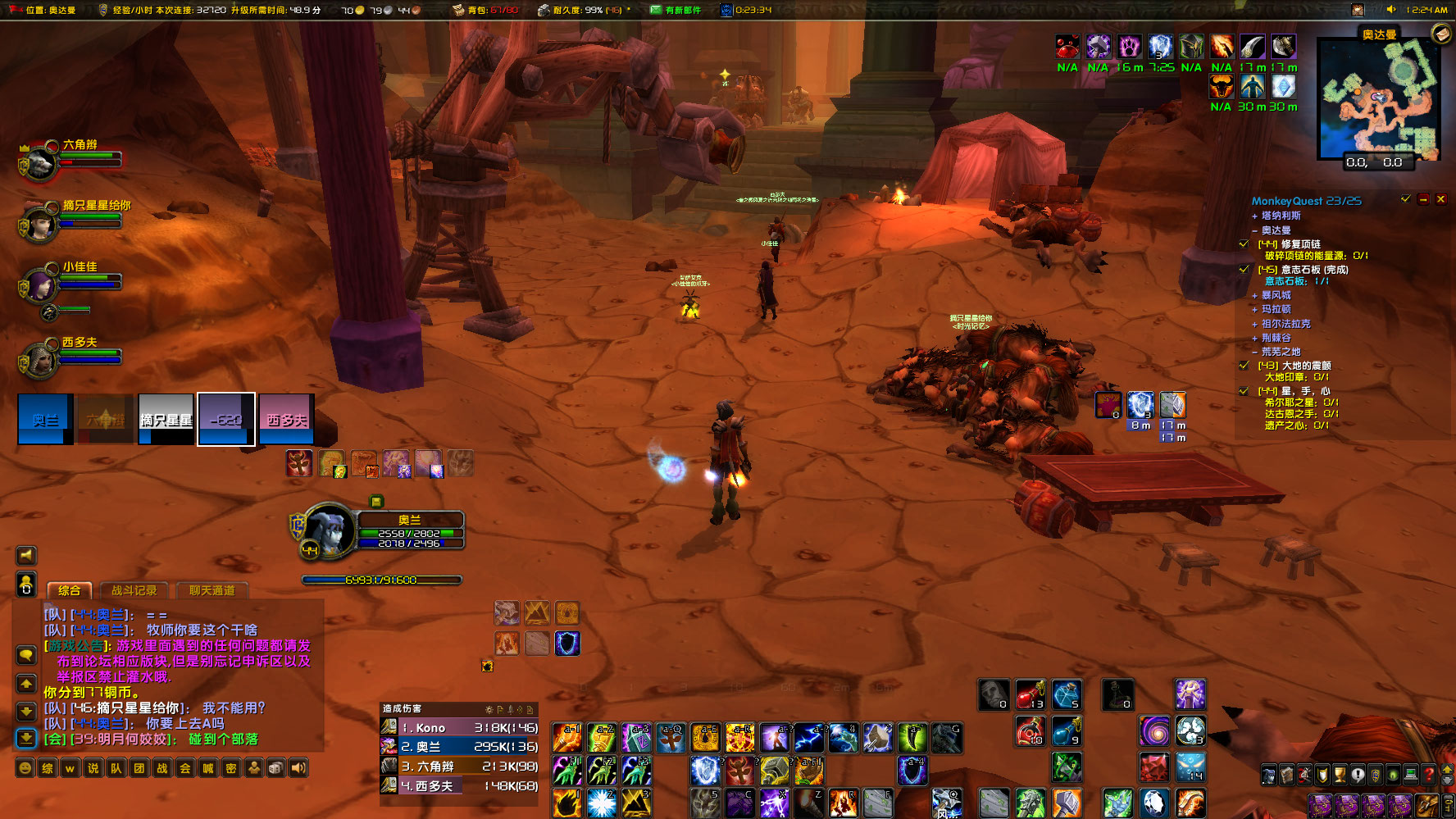Choose the 摘只星星 raid frame tile

pos(166,419)
